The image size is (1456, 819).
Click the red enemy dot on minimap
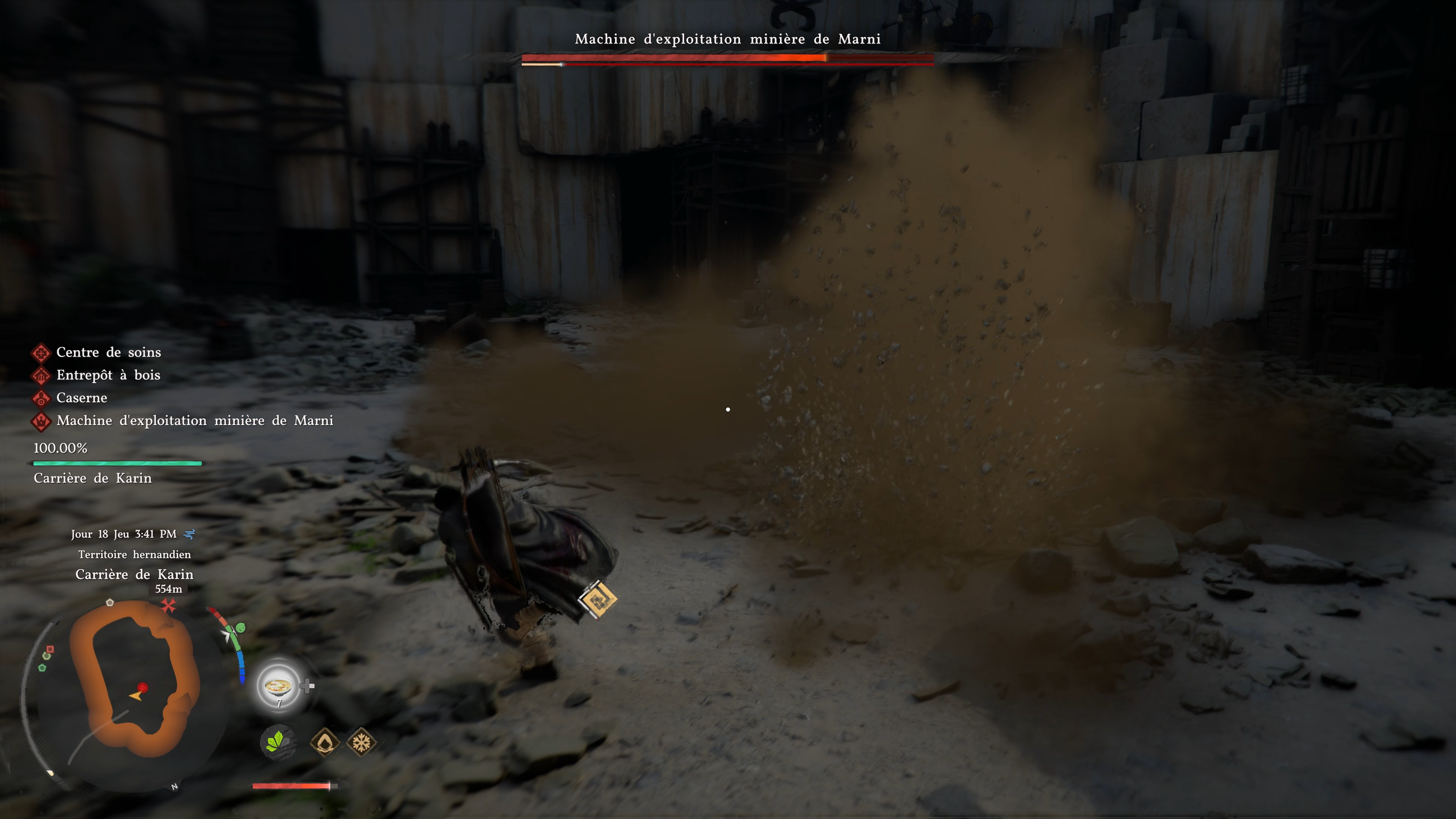point(143,687)
